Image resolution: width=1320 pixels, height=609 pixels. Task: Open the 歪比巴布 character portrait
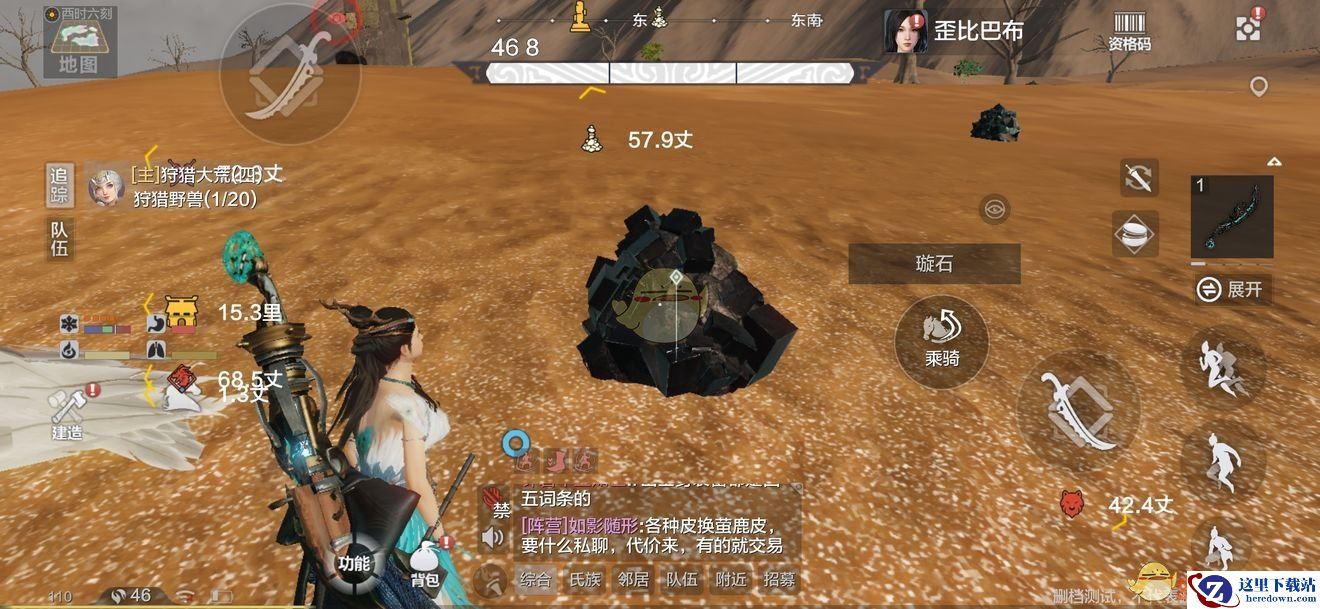(906, 31)
